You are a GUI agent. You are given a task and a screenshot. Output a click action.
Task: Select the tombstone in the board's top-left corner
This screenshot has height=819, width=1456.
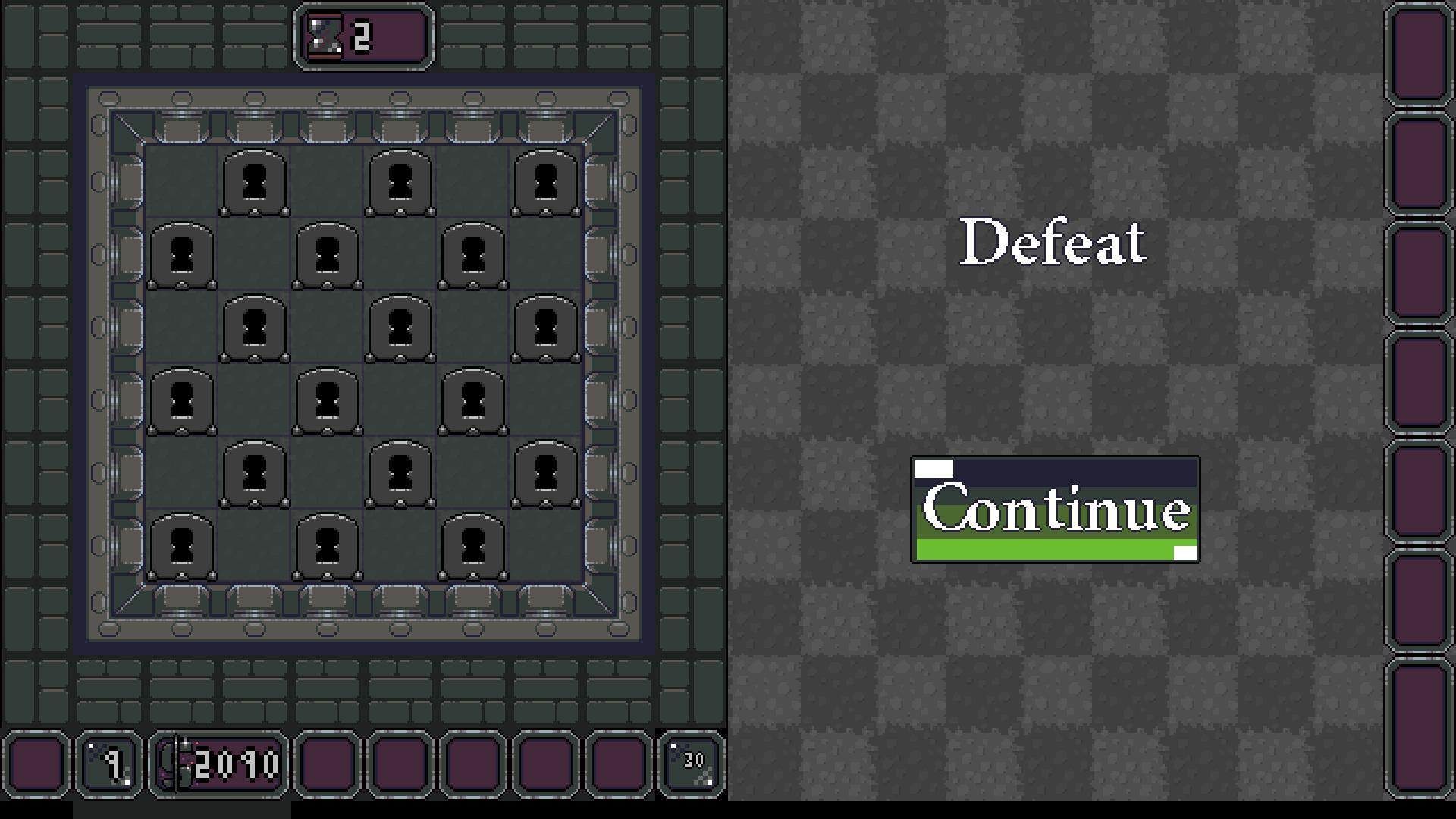254,180
